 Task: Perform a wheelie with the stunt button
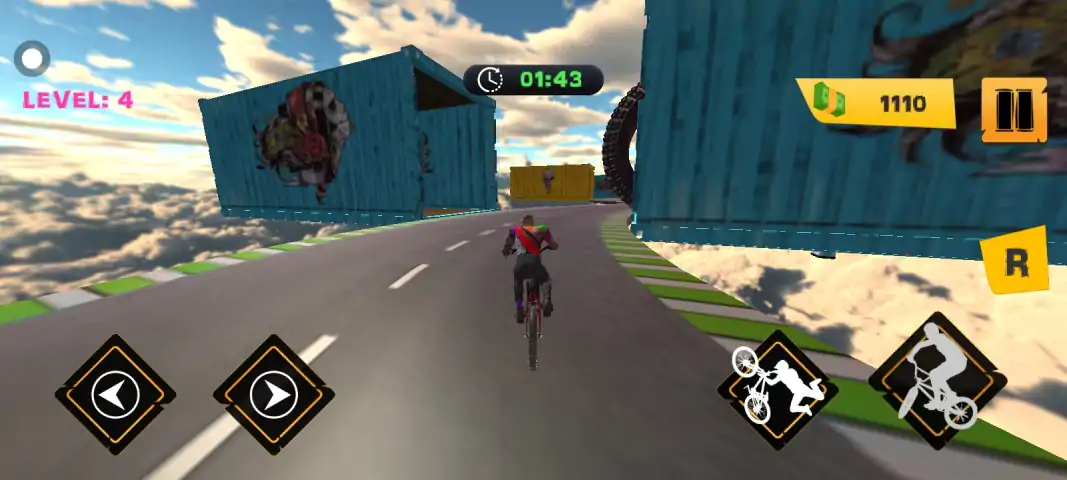777,390
